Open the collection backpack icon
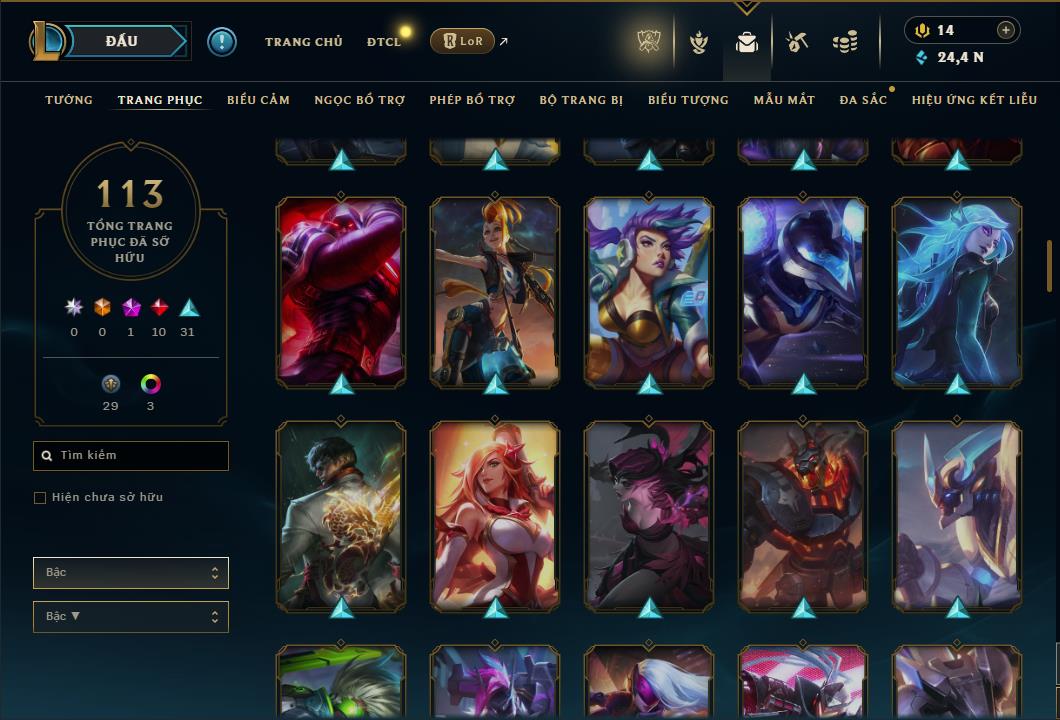 tap(746, 42)
